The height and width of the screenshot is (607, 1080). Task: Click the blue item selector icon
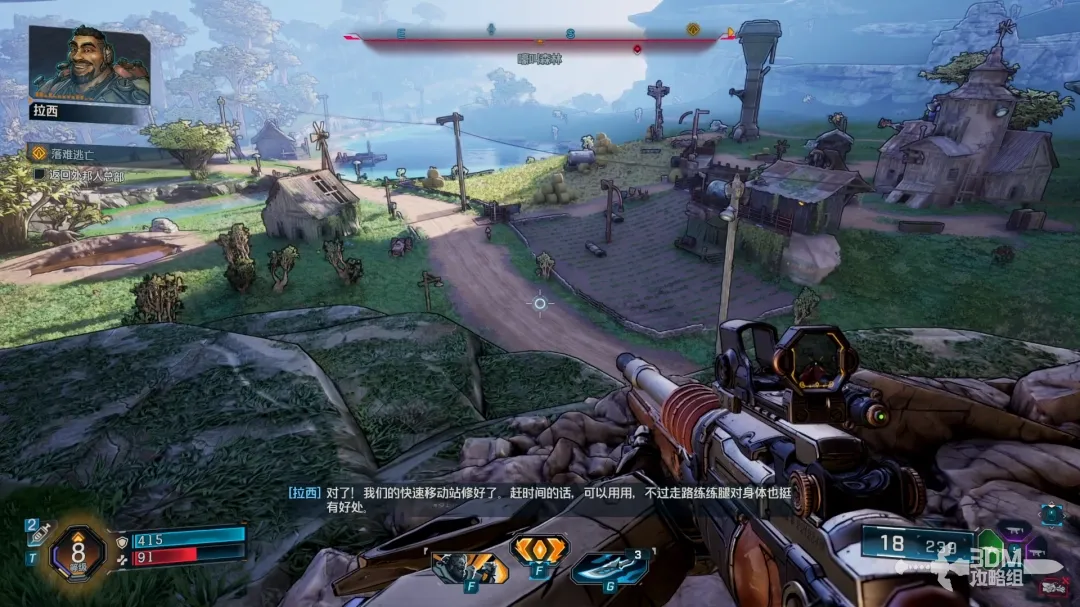tap(1052, 514)
